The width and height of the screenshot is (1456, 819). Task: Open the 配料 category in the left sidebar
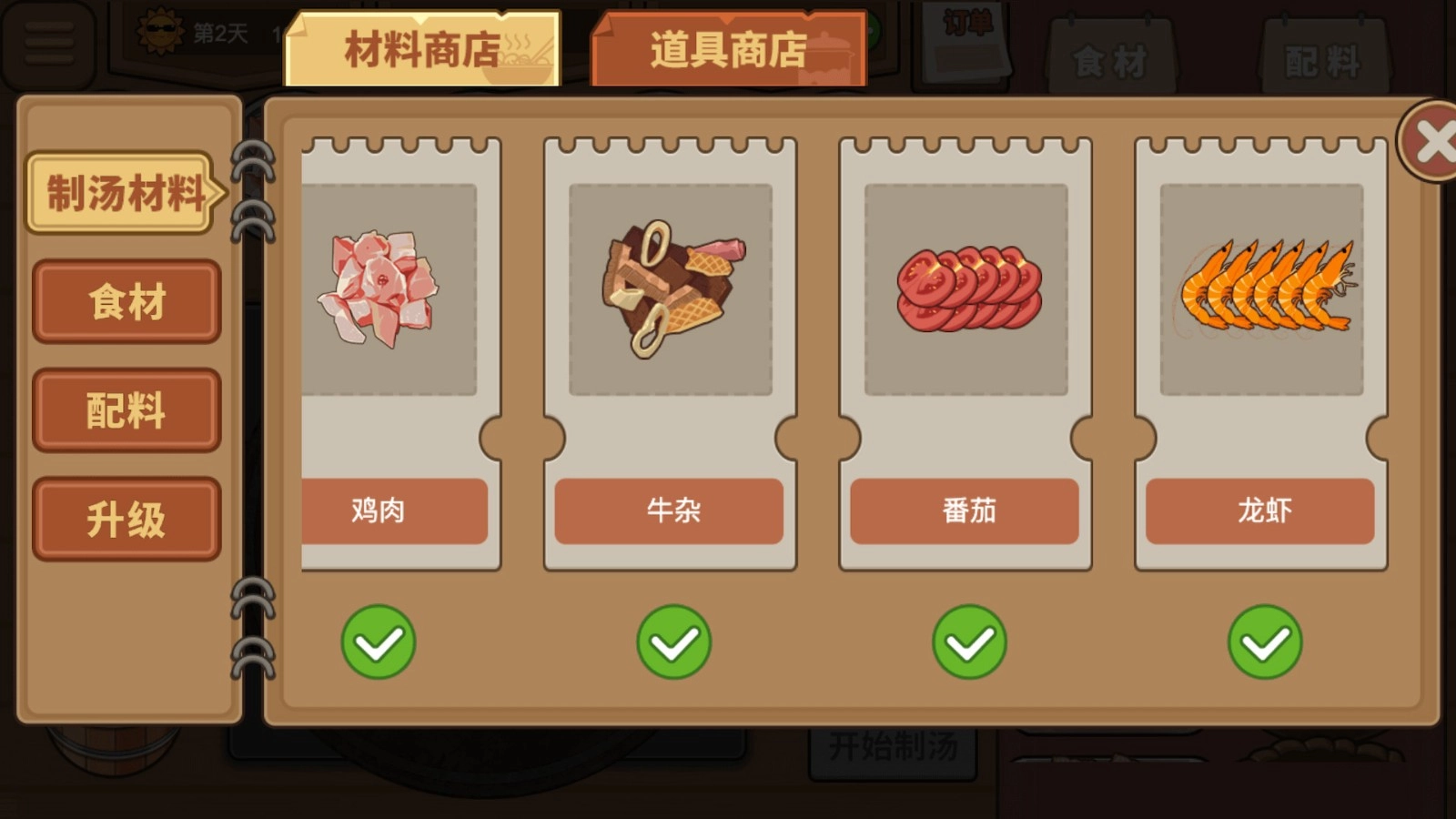pyautogui.click(x=126, y=409)
